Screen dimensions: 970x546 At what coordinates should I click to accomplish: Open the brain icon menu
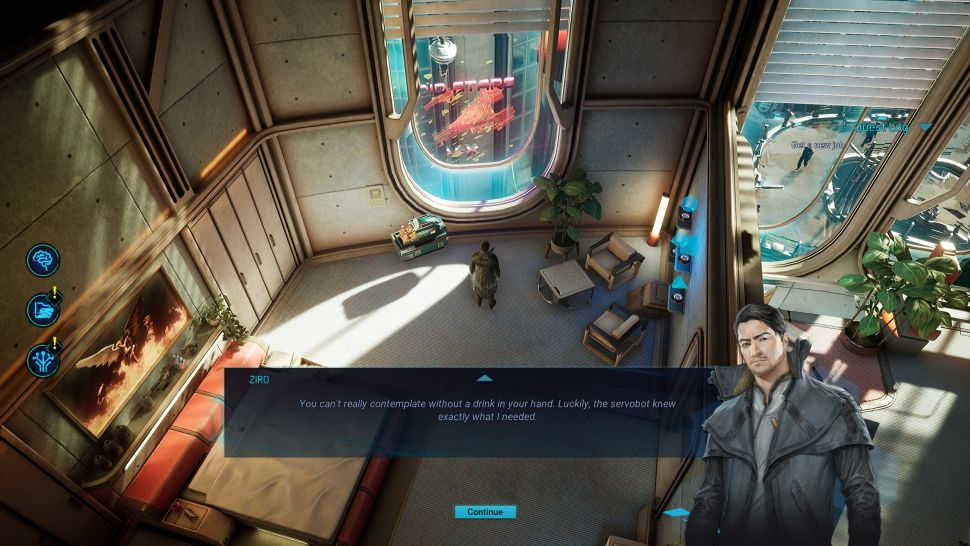[43, 259]
